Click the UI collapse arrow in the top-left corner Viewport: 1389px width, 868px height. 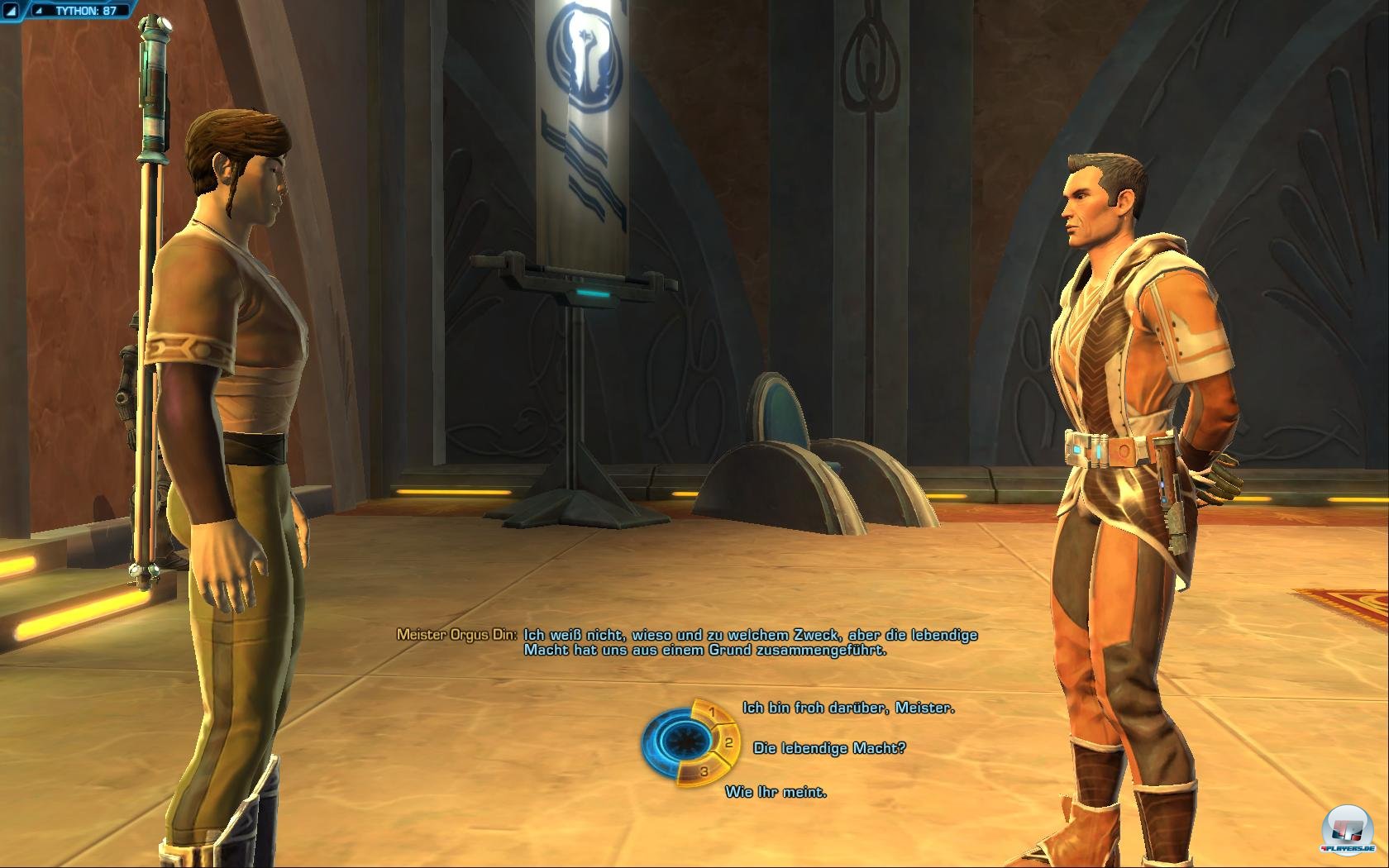(x=11, y=10)
